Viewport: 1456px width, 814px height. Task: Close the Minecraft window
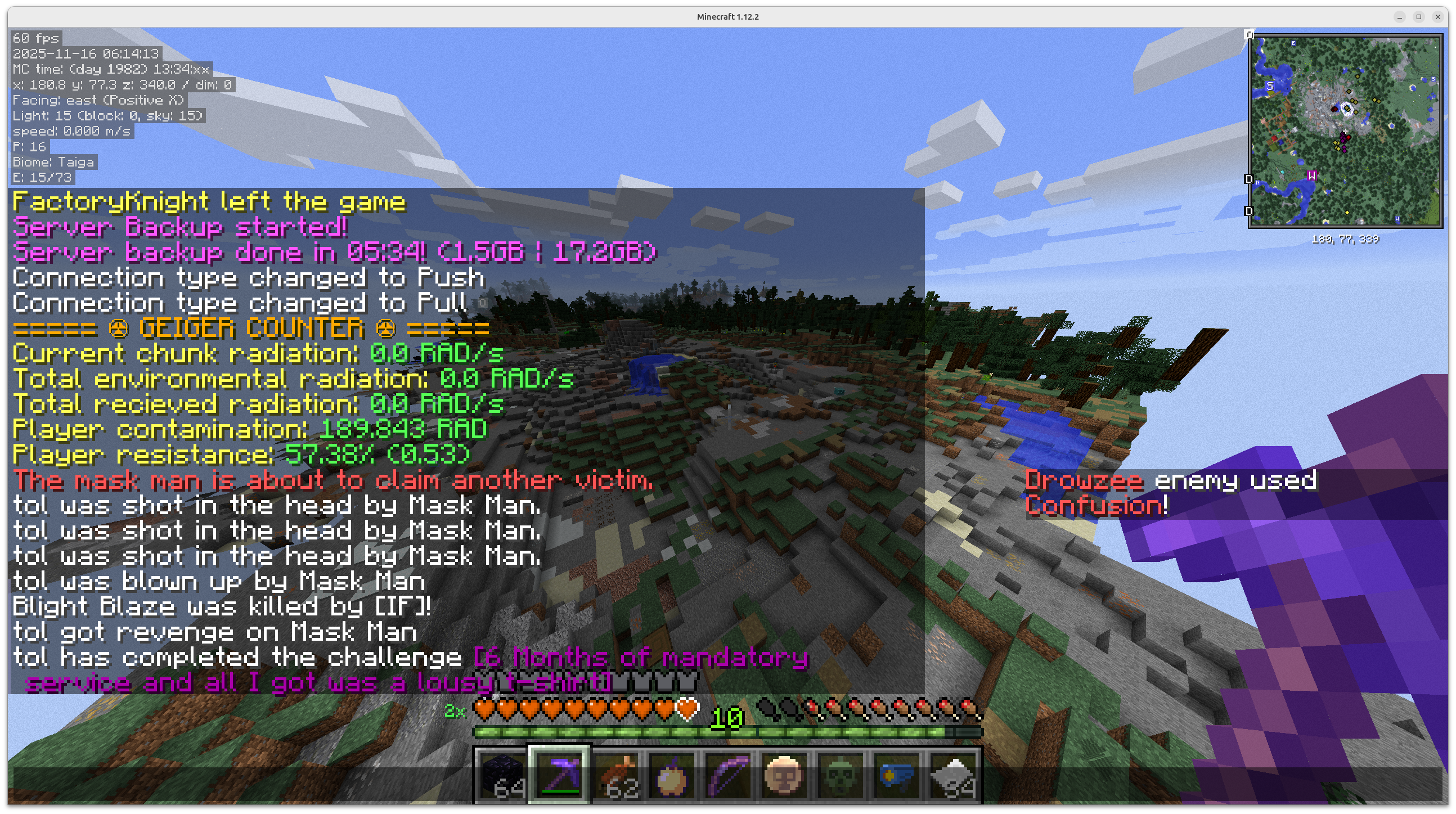pyautogui.click(x=1438, y=17)
